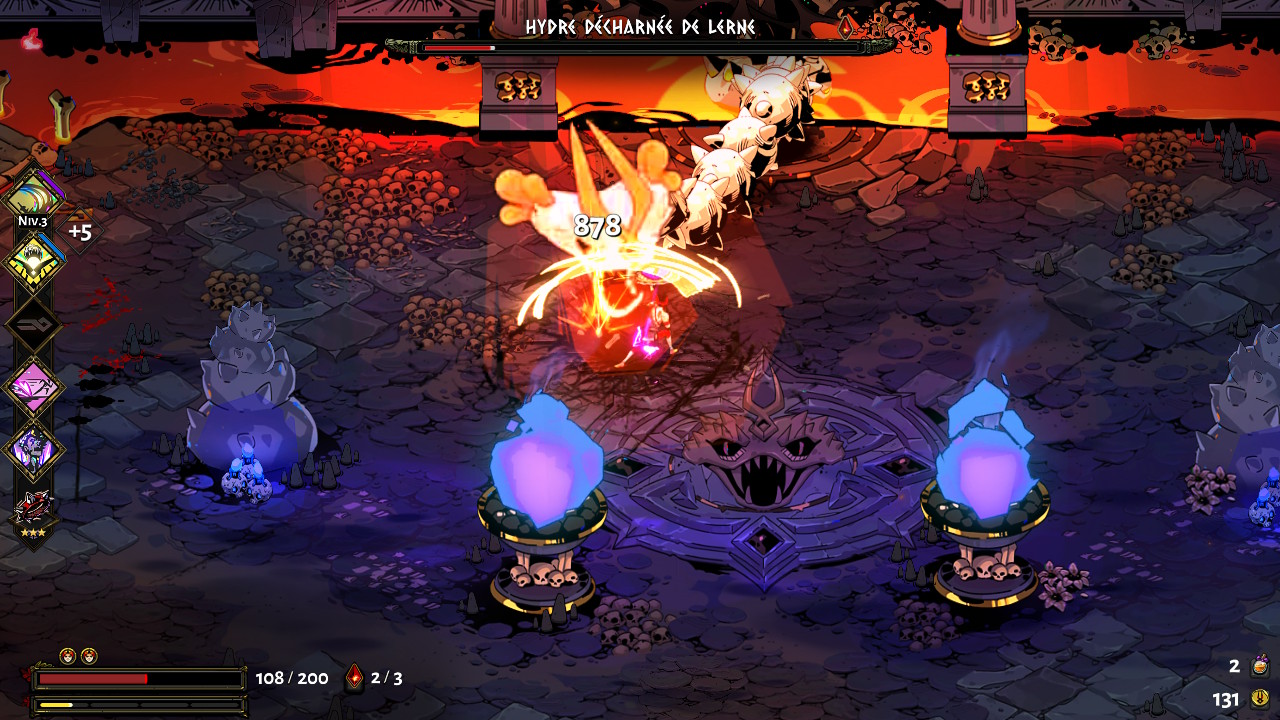The height and width of the screenshot is (720, 1280).
Task: Select the orange nectar bottle icon
Action: click(x=1261, y=666)
